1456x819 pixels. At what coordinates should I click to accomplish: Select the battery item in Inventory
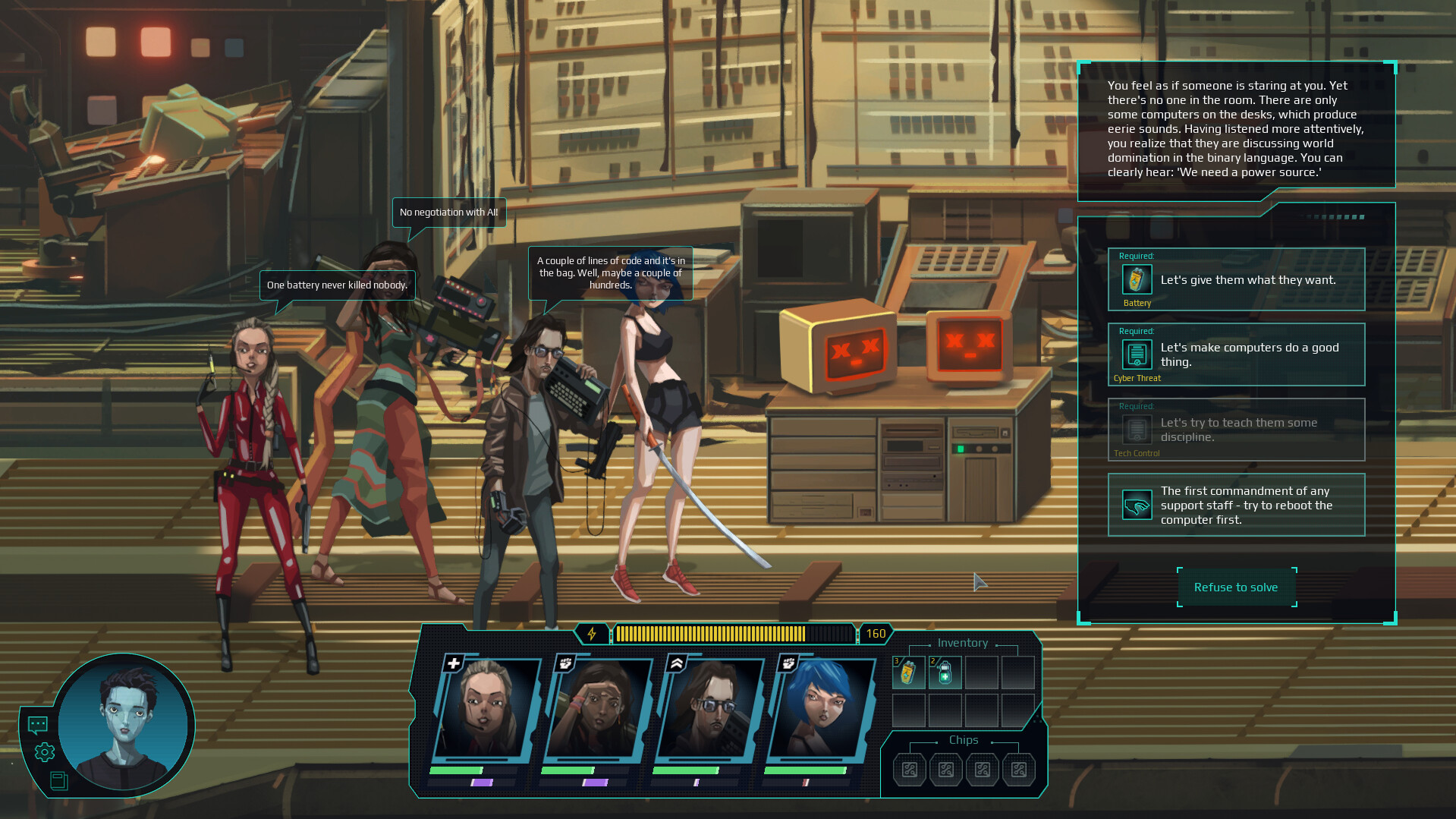point(908,671)
